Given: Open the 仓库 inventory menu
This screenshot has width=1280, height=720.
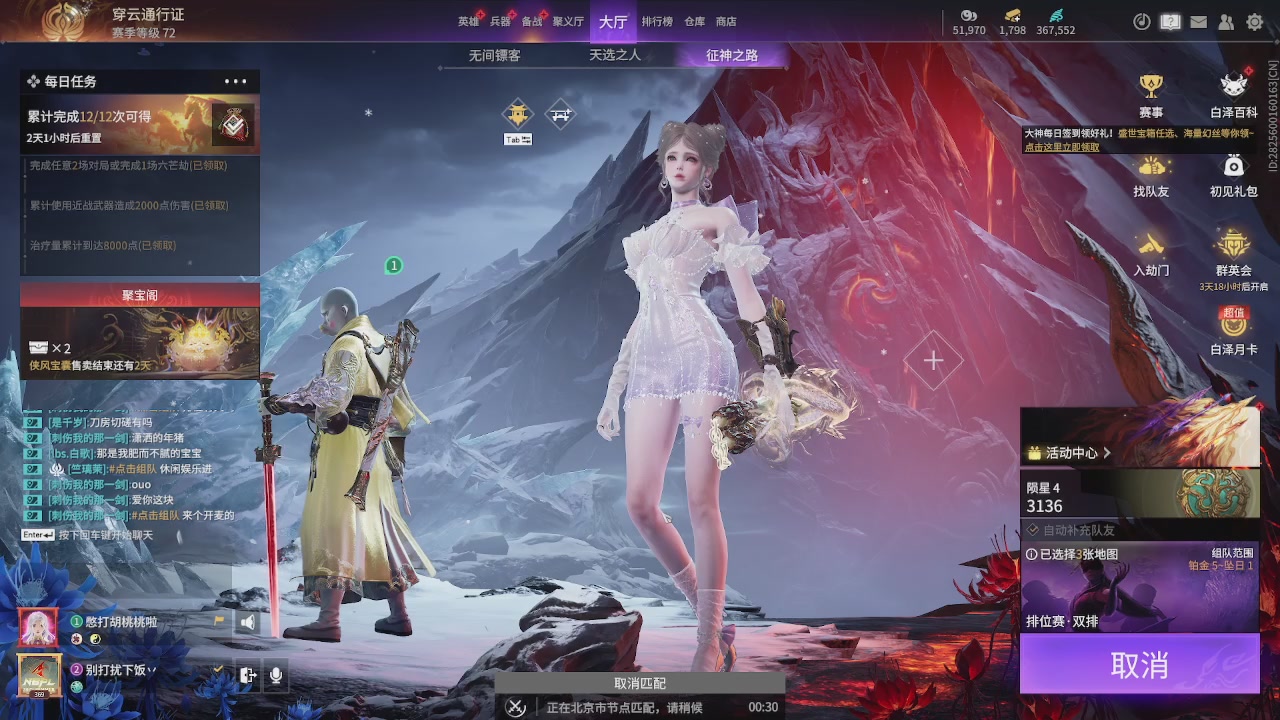Looking at the screenshot, I should point(694,21).
